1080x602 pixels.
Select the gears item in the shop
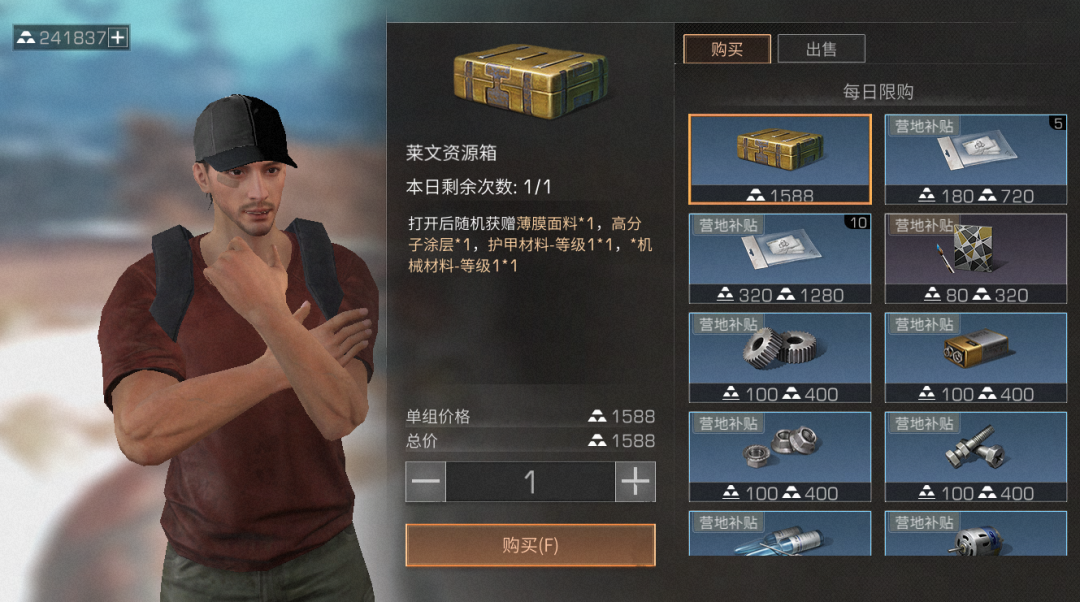point(779,357)
